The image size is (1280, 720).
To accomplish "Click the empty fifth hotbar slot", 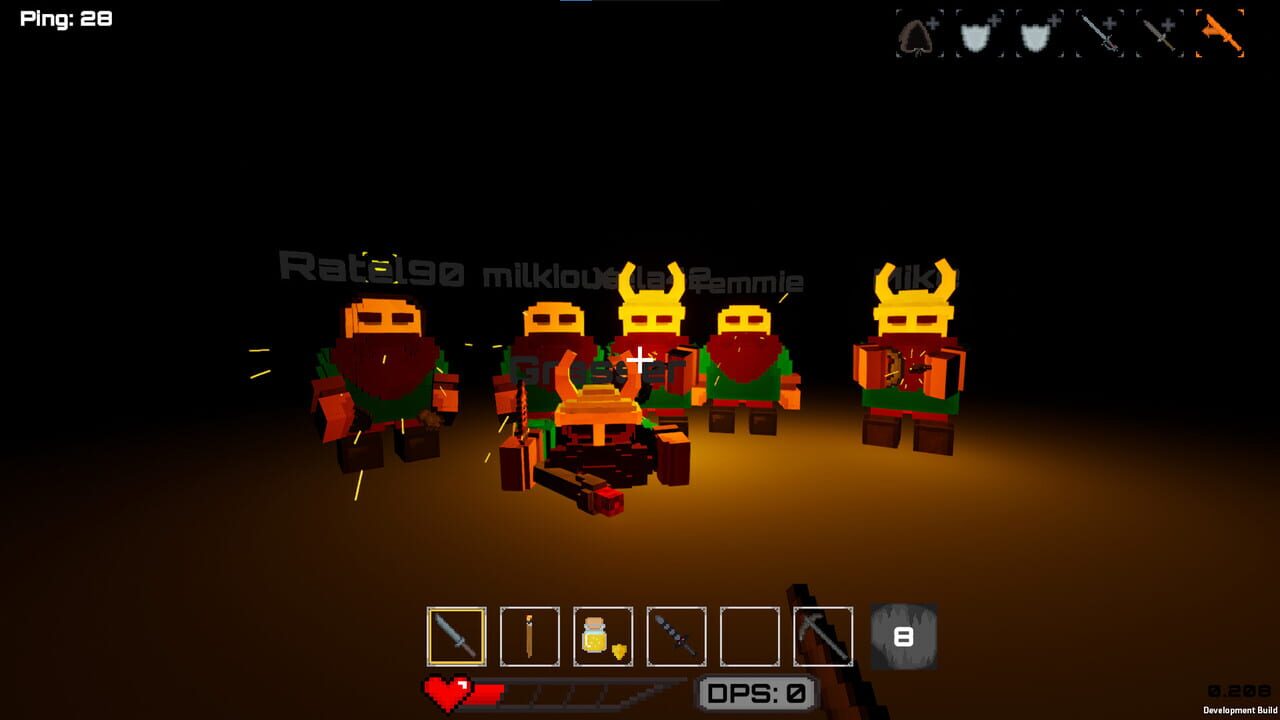I will 748,636.
